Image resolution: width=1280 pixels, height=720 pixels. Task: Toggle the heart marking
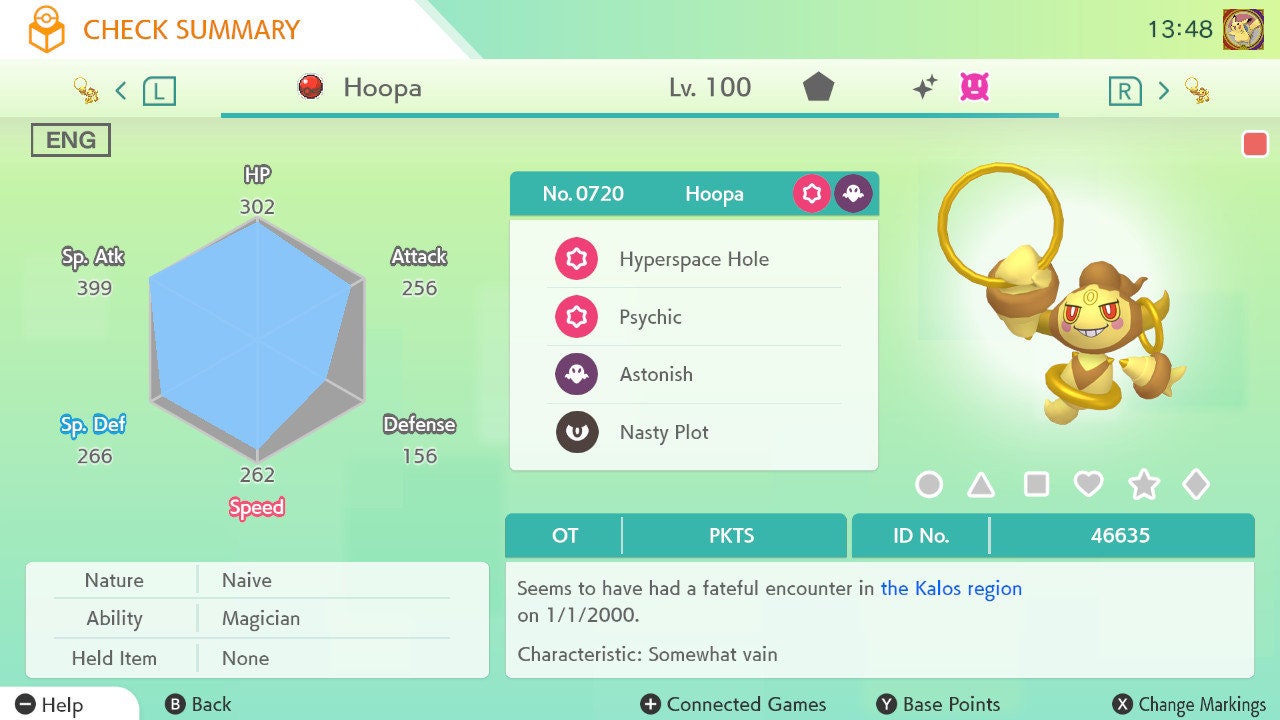[1088, 485]
